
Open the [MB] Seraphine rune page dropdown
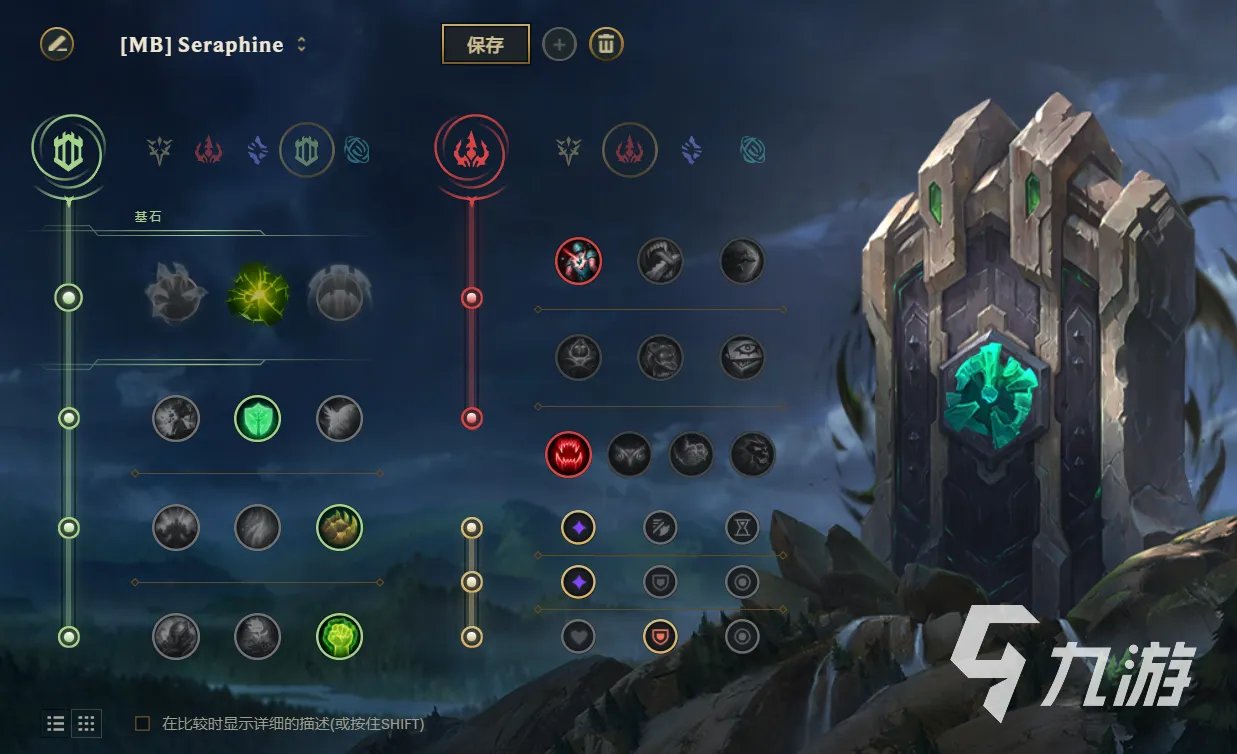pos(301,45)
